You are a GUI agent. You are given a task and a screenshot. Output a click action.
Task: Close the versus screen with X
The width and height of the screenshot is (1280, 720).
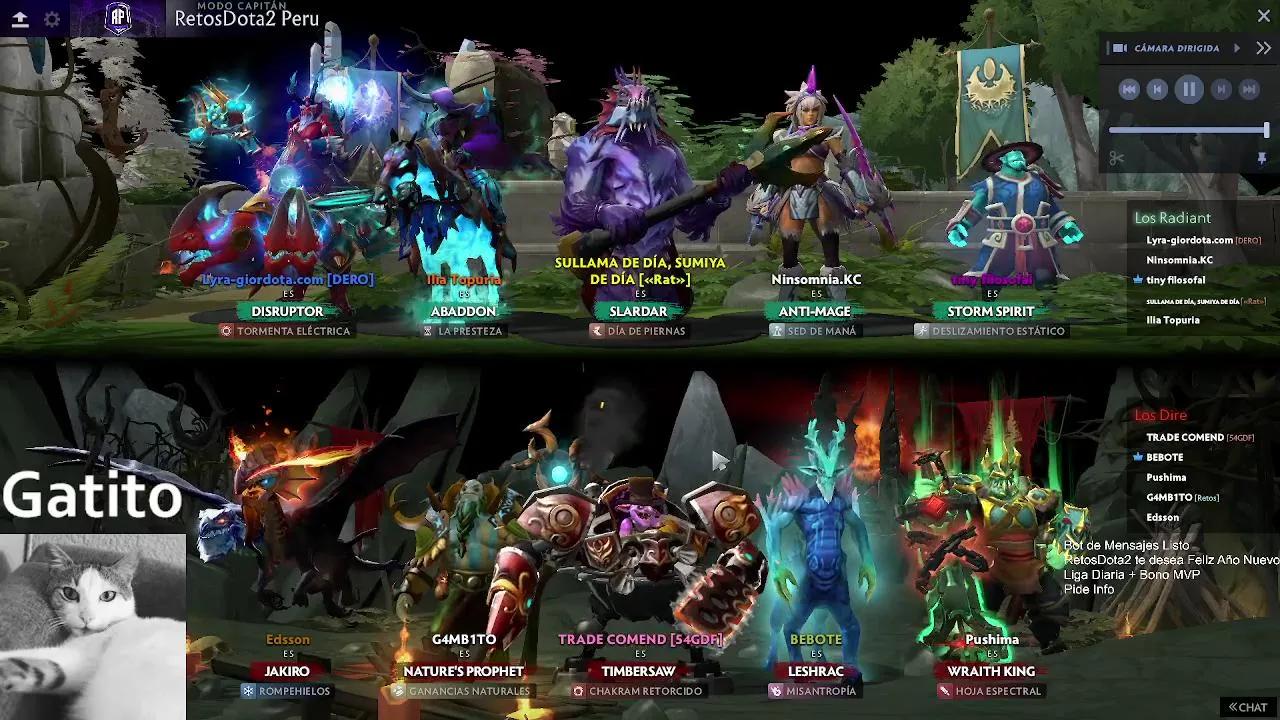[x=1264, y=16]
